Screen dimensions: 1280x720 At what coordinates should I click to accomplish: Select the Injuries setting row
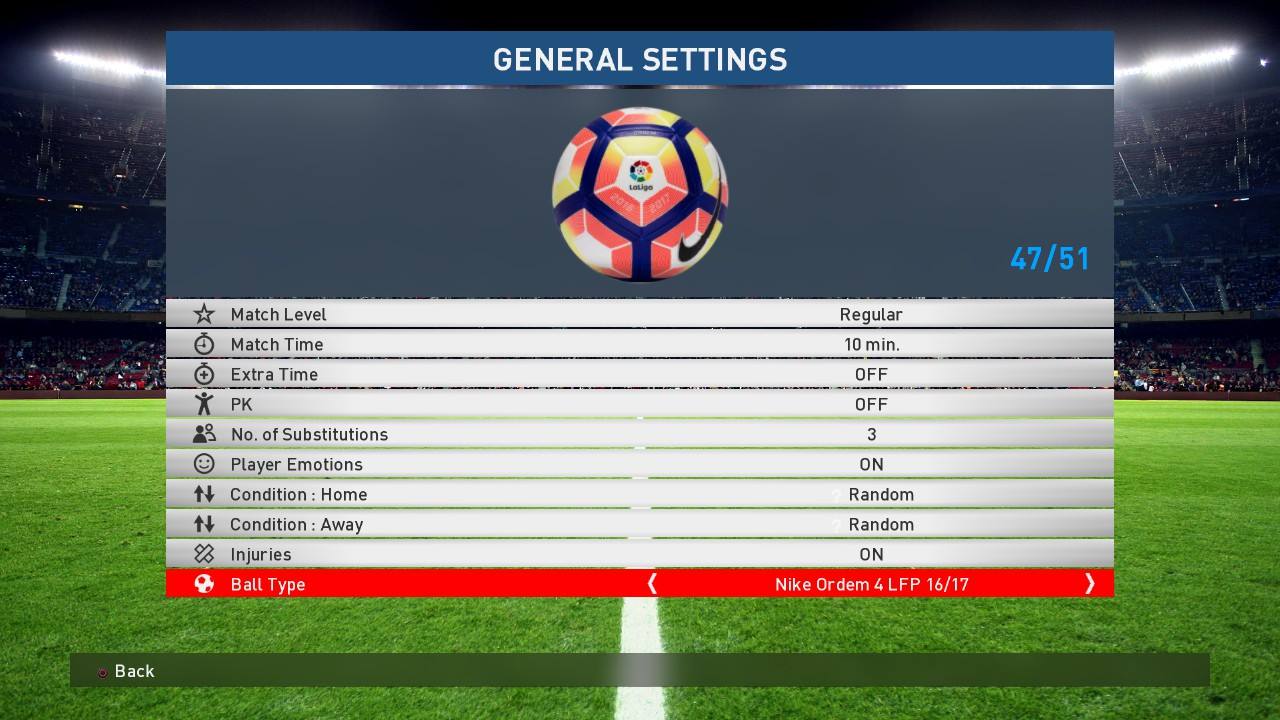click(x=639, y=554)
